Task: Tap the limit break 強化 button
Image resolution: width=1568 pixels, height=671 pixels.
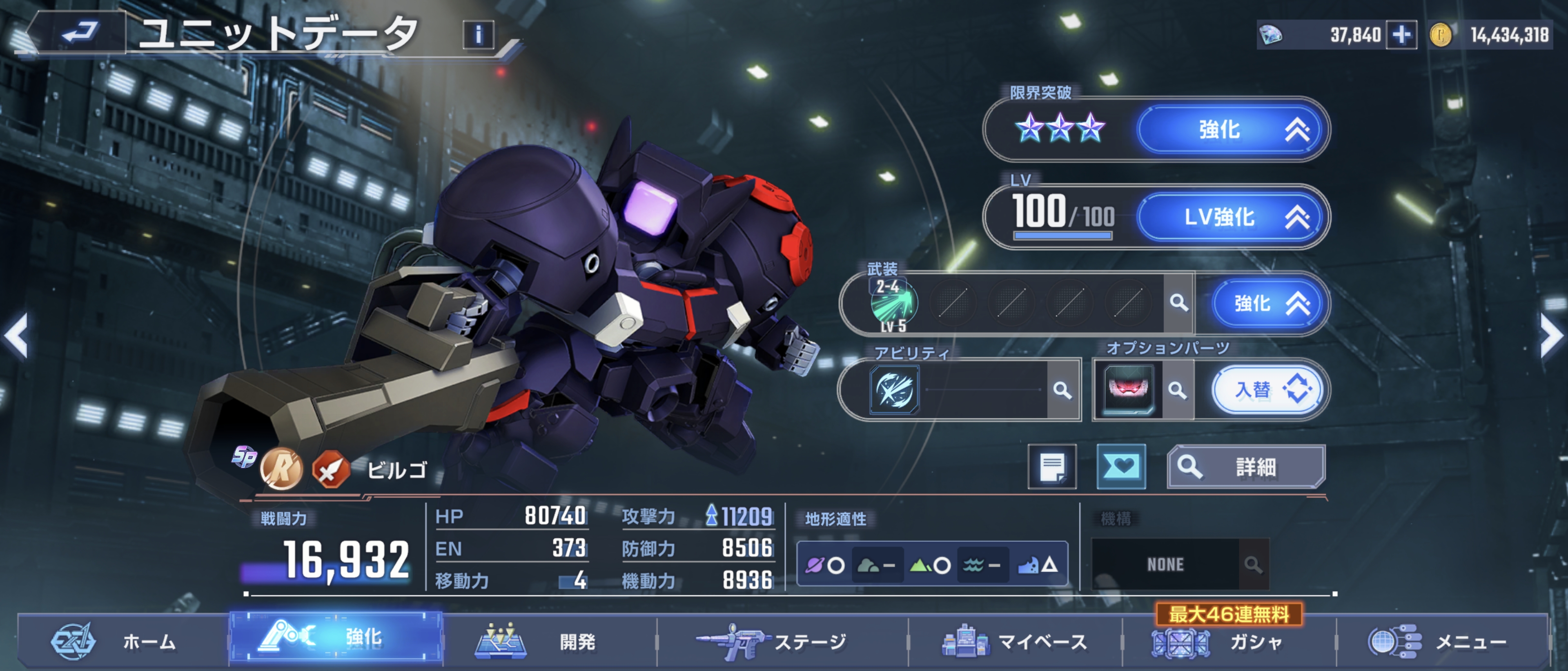Action: click(x=1230, y=129)
